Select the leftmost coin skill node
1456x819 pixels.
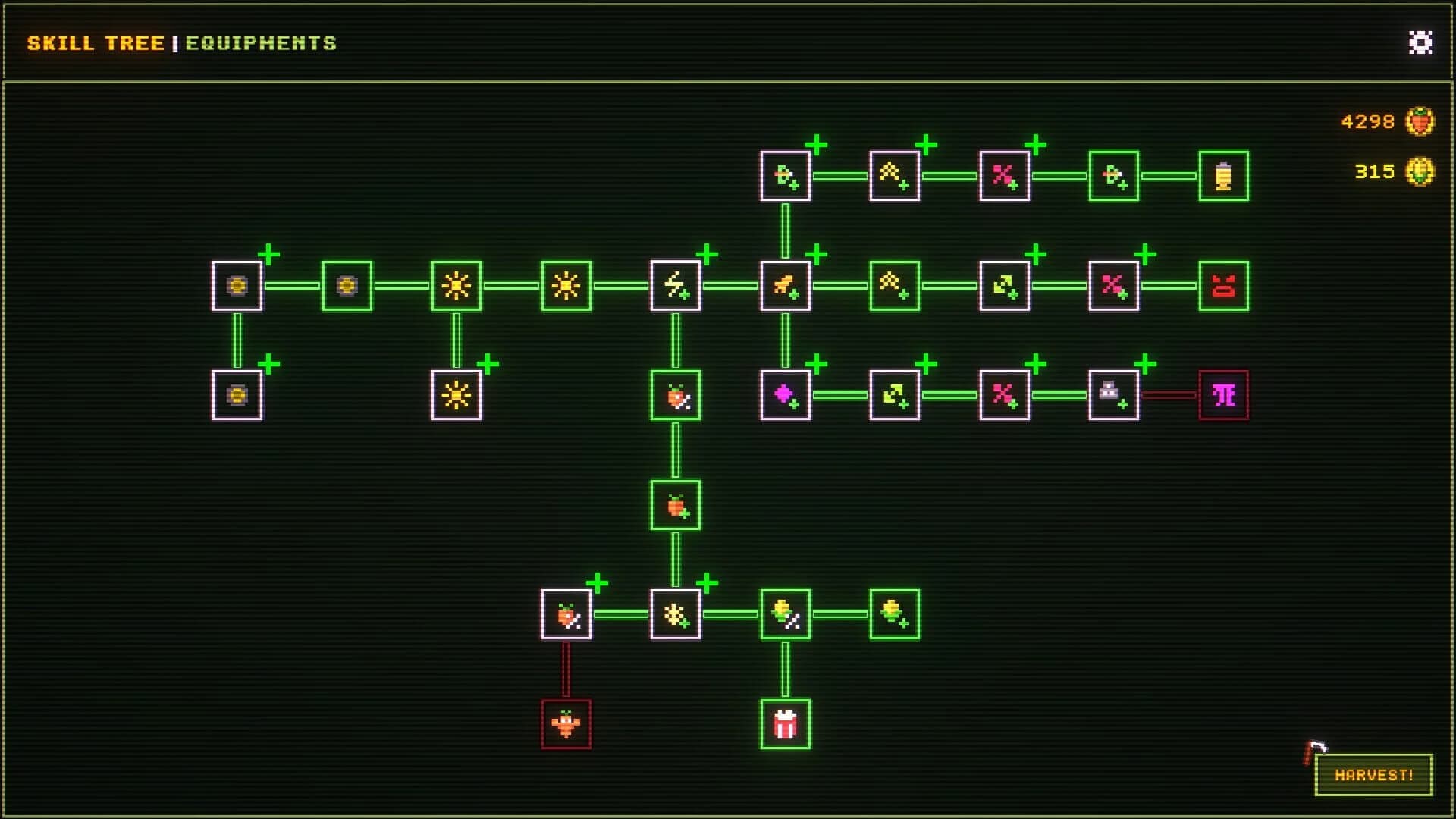(237, 286)
